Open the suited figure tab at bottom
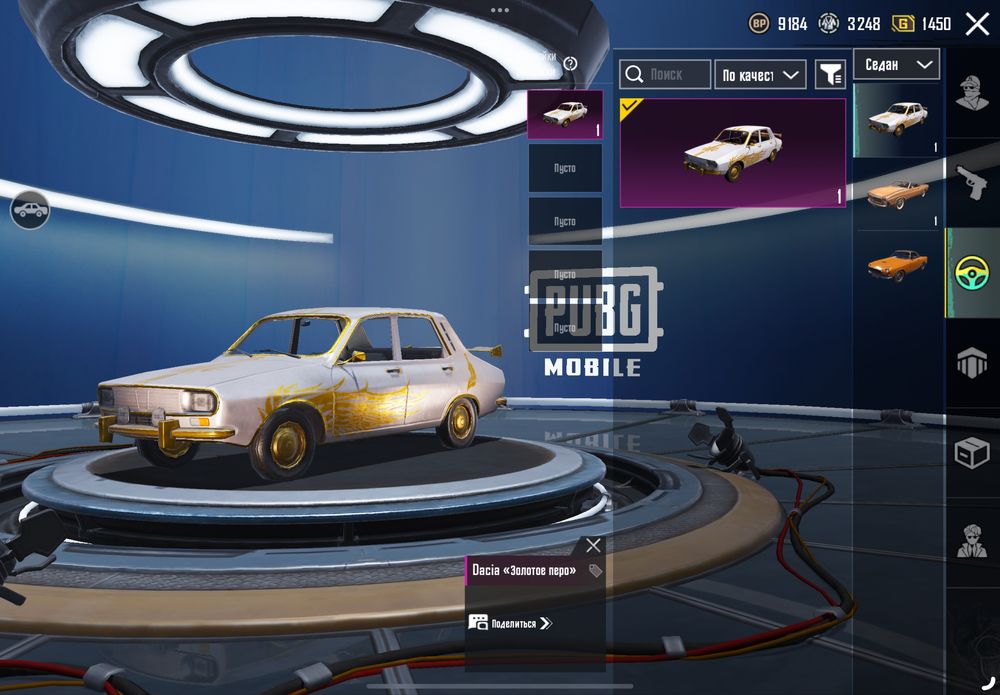 pyautogui.click(x=972, y=541)
